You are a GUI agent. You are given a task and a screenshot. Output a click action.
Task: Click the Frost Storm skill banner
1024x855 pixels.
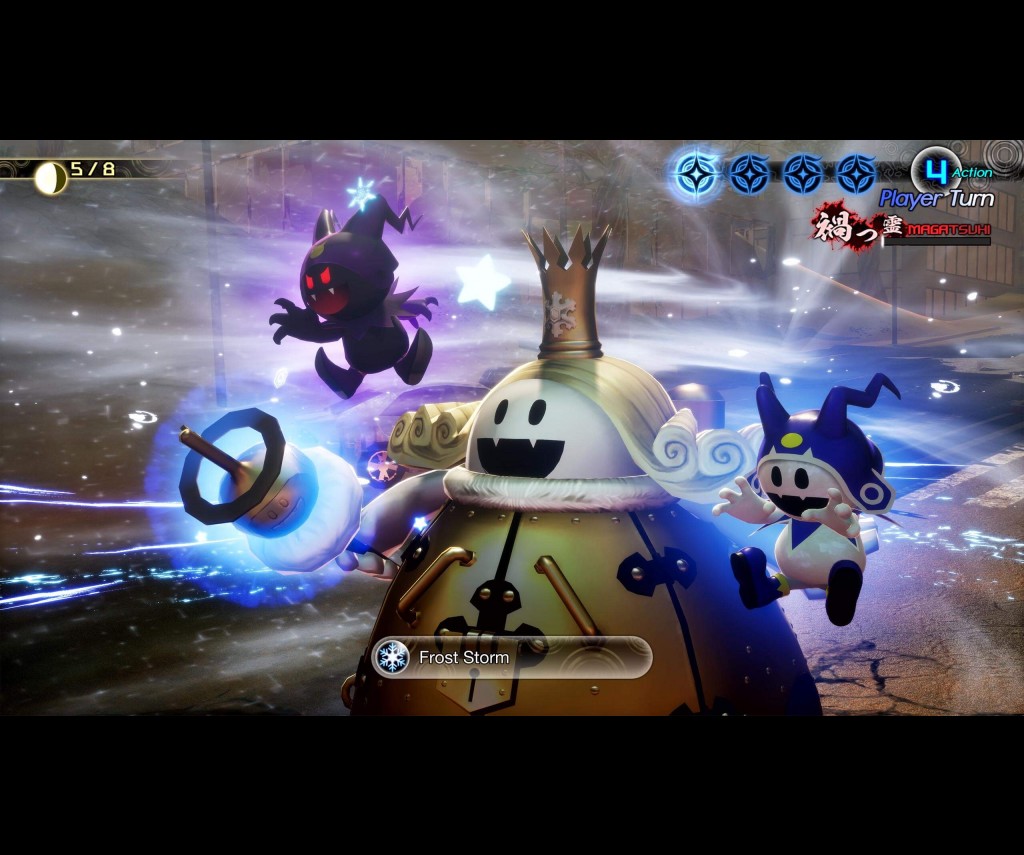point(511,657)
